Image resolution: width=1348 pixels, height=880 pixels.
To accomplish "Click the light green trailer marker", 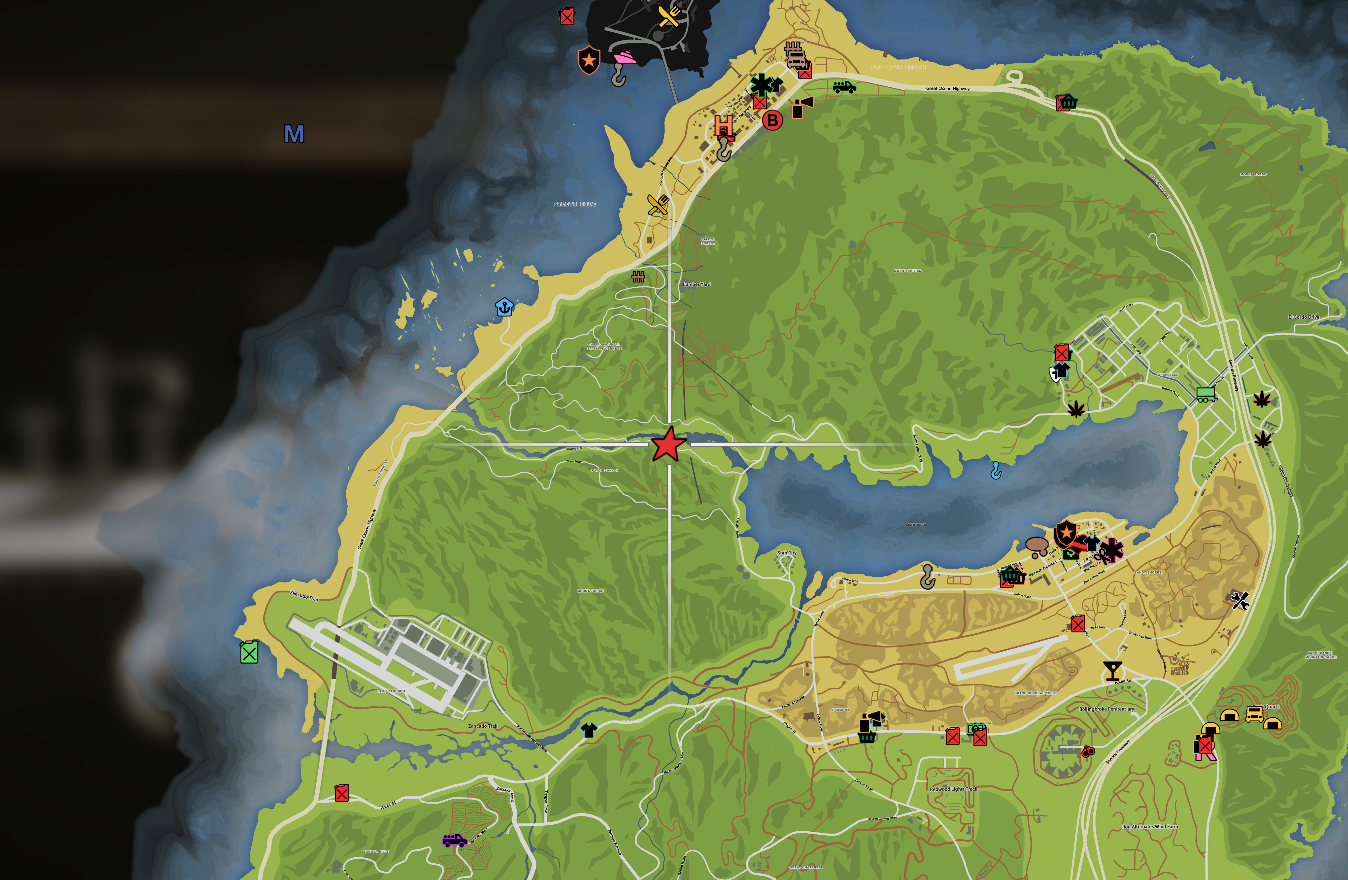I will [x=1206, y=394].
